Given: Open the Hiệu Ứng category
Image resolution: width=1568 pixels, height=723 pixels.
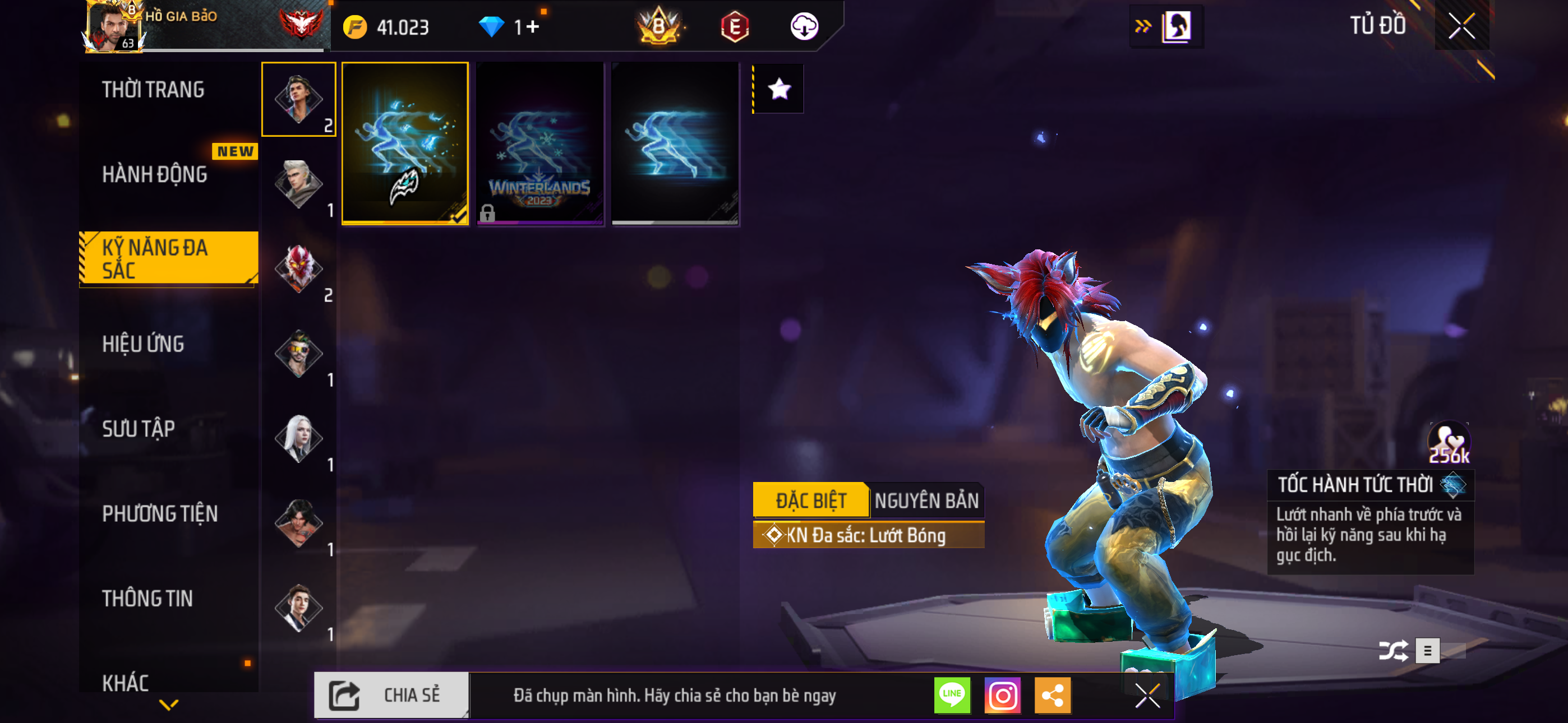Looking at the screenshot, I should [143, 344].
